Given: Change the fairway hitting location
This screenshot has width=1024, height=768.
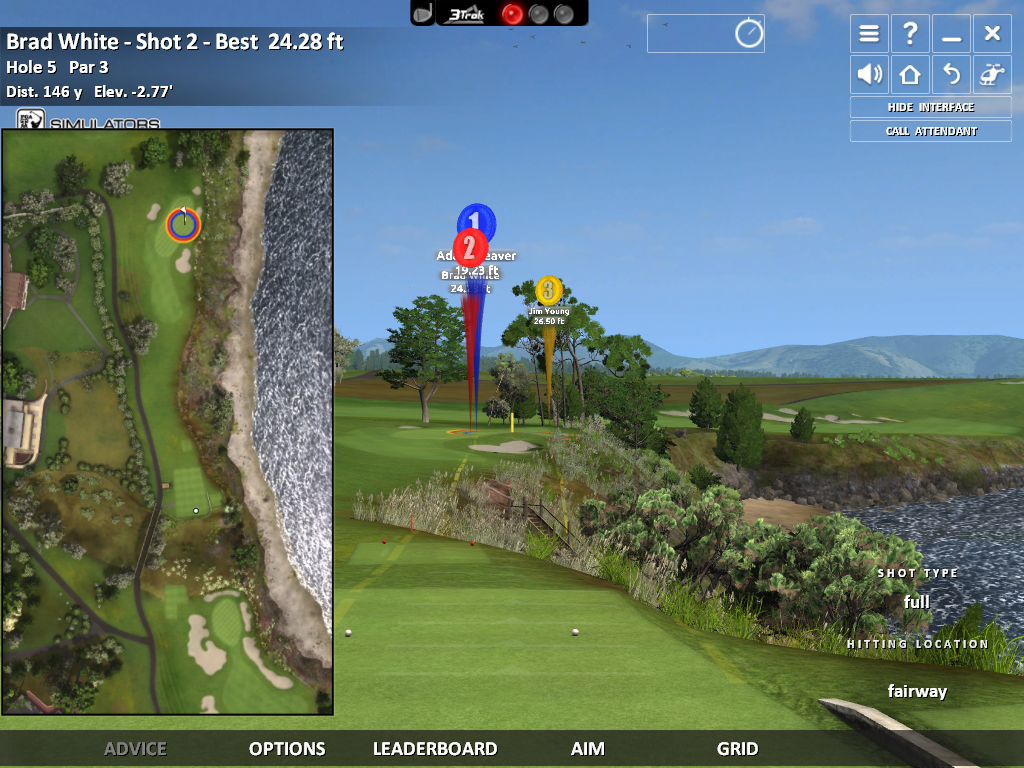Looking at the screenshot, I should tap(917, 691).
